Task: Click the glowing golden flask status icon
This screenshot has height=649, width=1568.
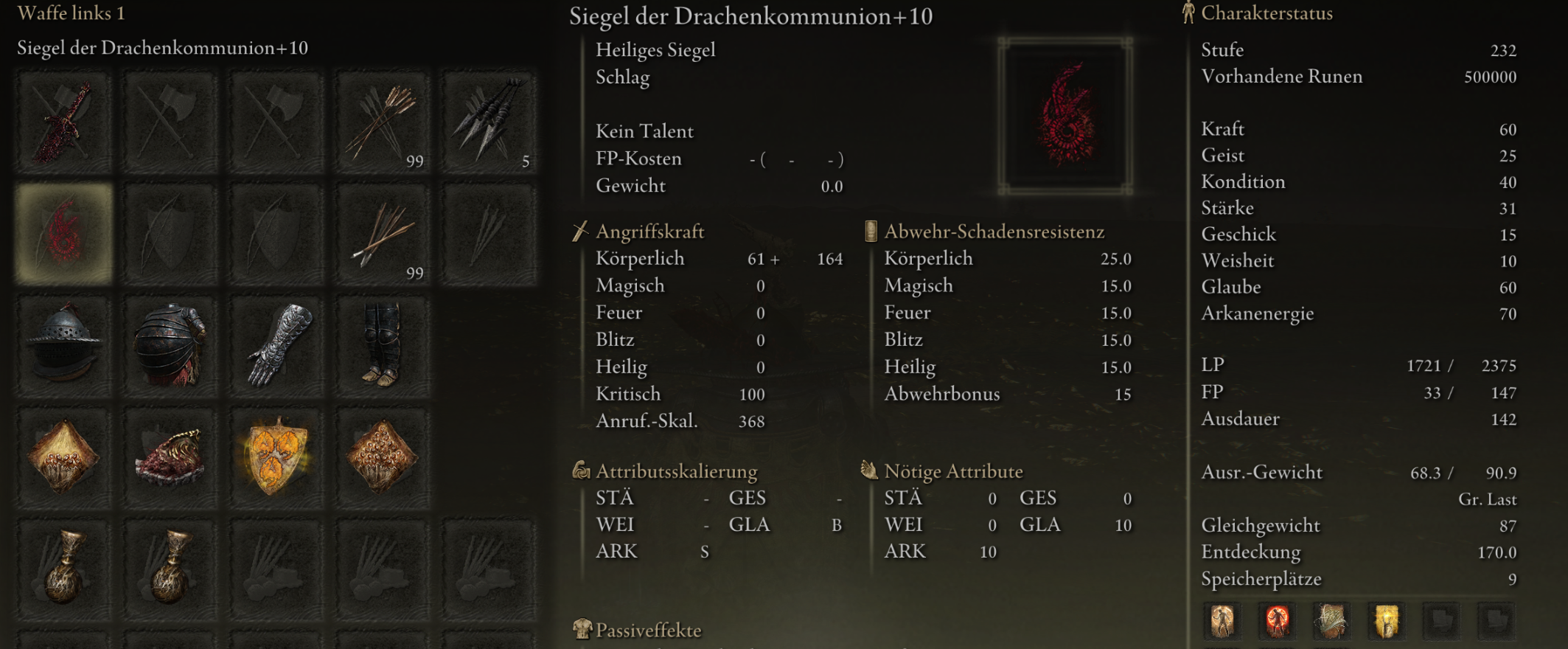Action: click(1387, 622)
